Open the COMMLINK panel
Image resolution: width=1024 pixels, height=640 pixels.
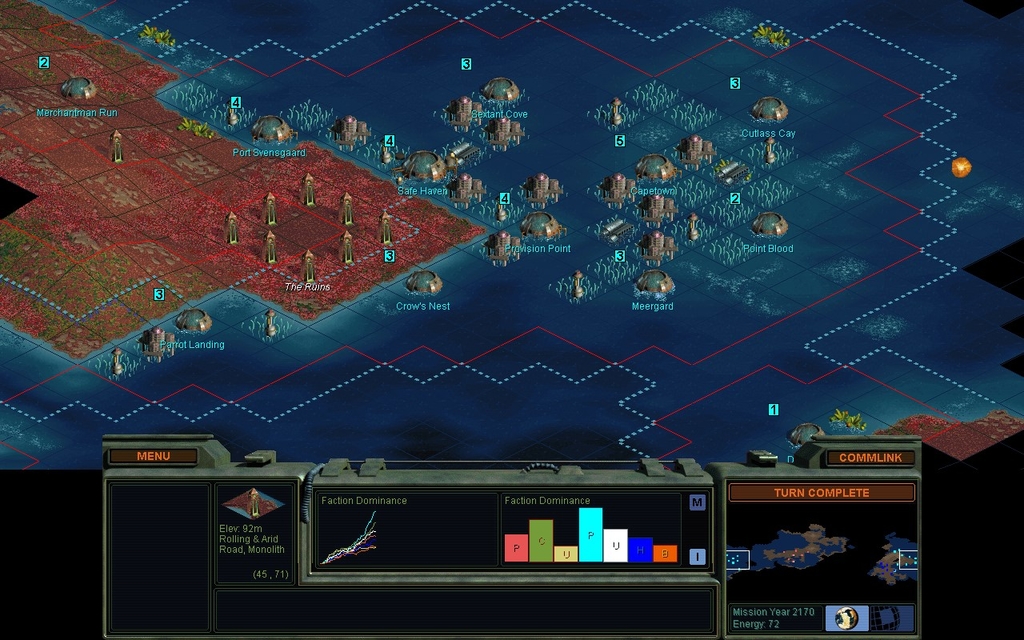tap(869, 457)
